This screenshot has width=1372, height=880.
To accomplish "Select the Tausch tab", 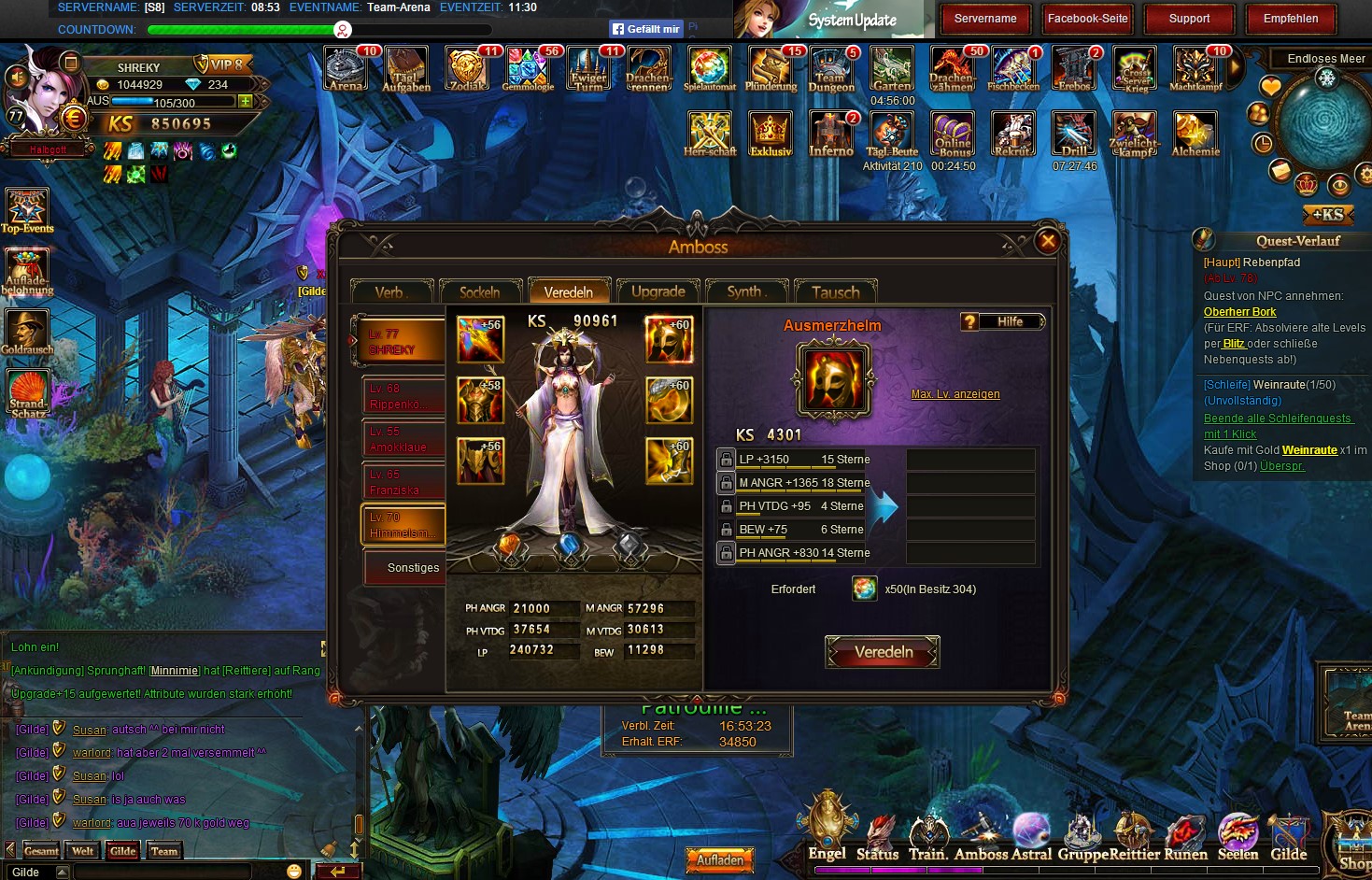I will click(835, 292).
